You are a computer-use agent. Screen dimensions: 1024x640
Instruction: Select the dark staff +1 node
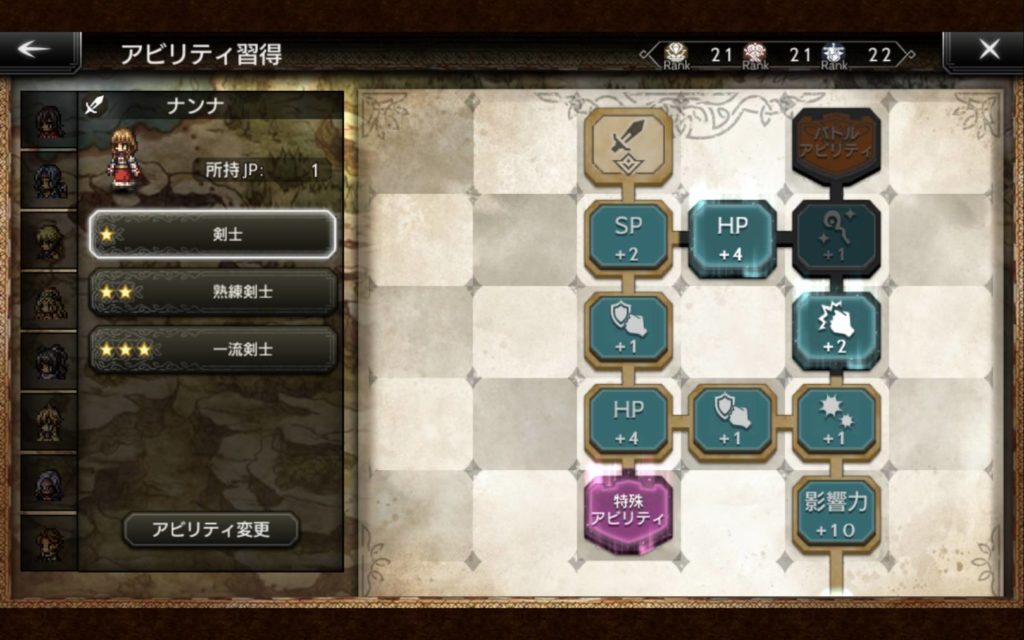pyautogui.click(x=836, y=237)
